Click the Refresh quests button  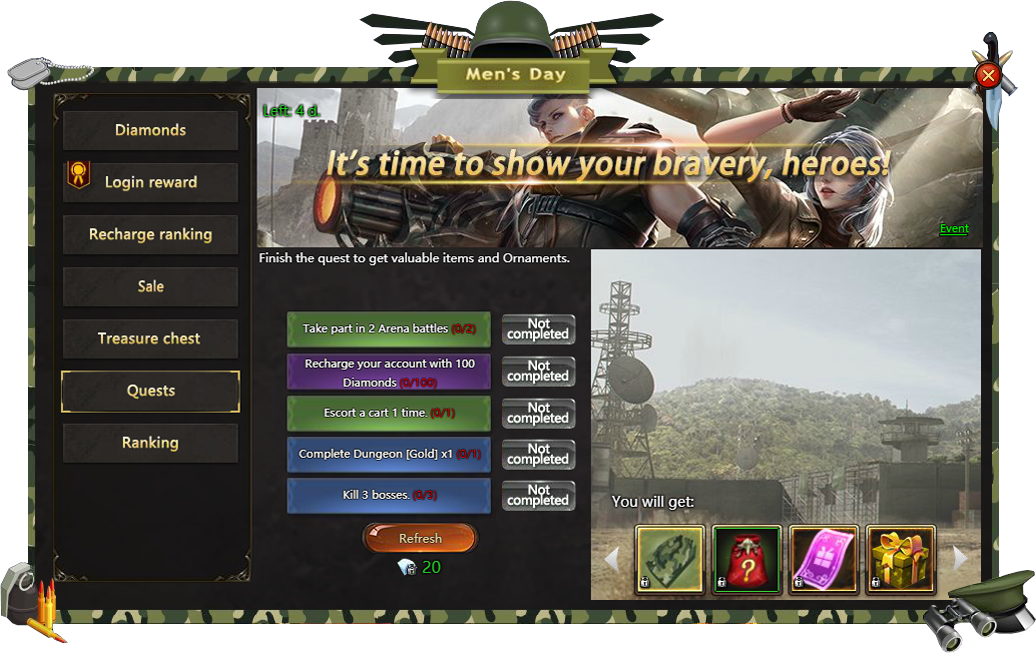click(420, 538)
